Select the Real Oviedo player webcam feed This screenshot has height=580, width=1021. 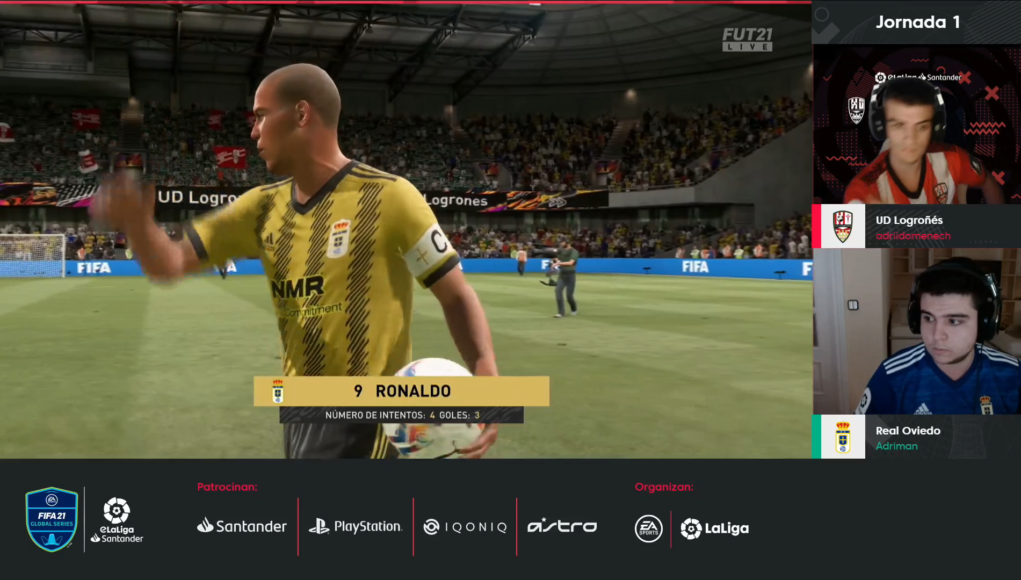[915, 332]
